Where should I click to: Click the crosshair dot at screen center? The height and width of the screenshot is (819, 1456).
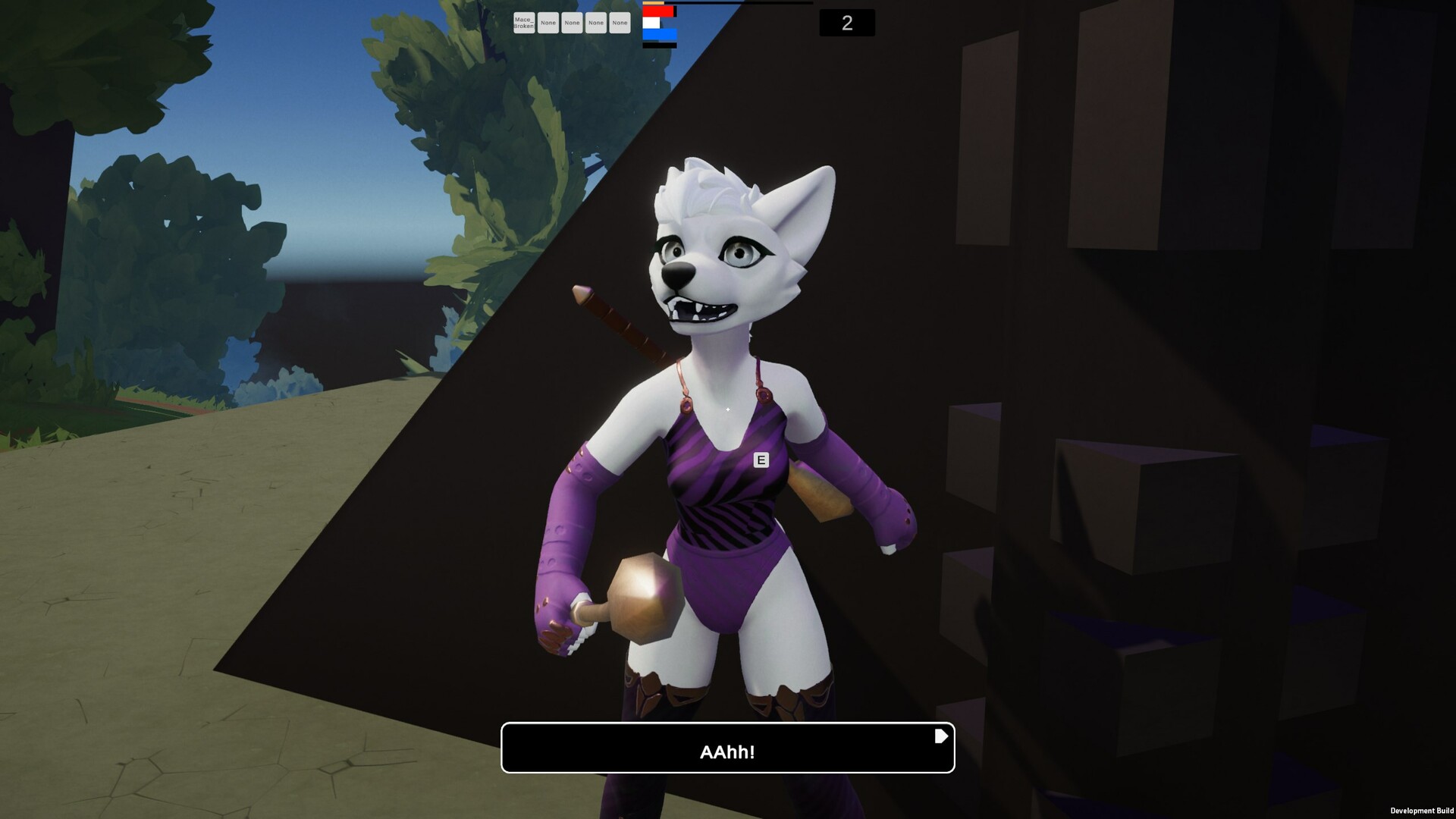[728, 409]
